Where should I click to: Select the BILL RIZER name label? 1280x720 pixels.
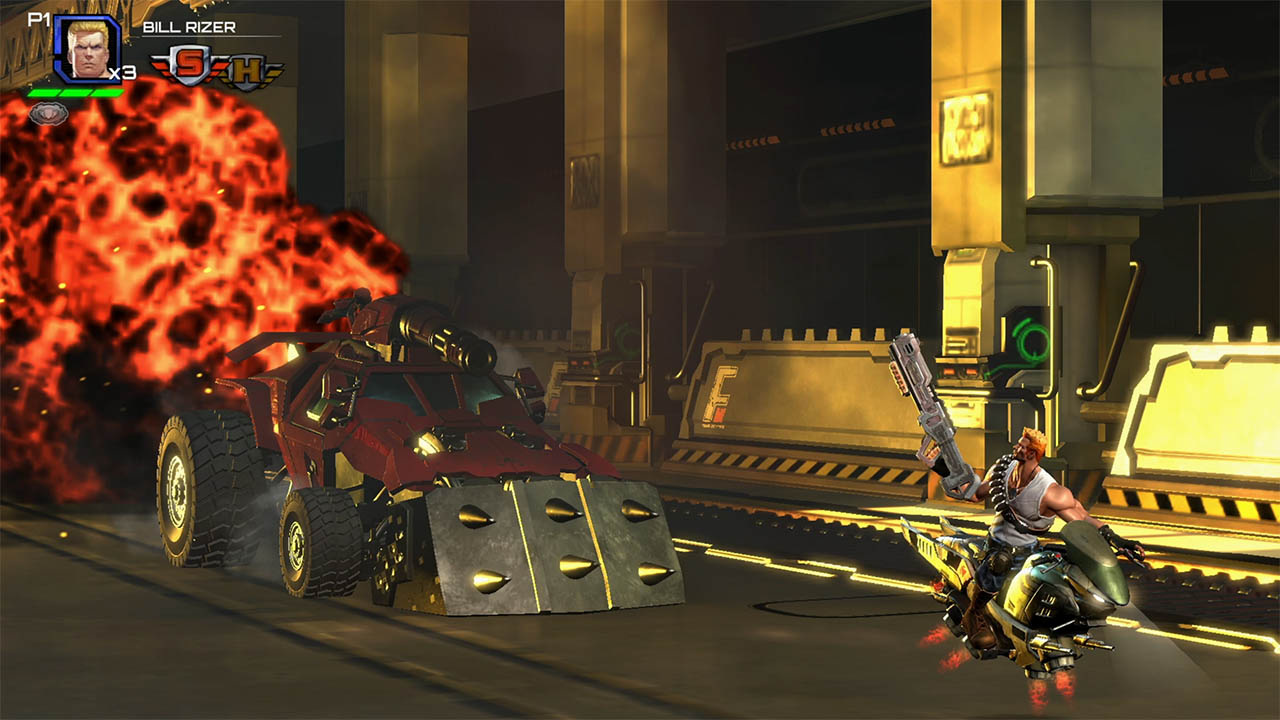coord(189,28)
